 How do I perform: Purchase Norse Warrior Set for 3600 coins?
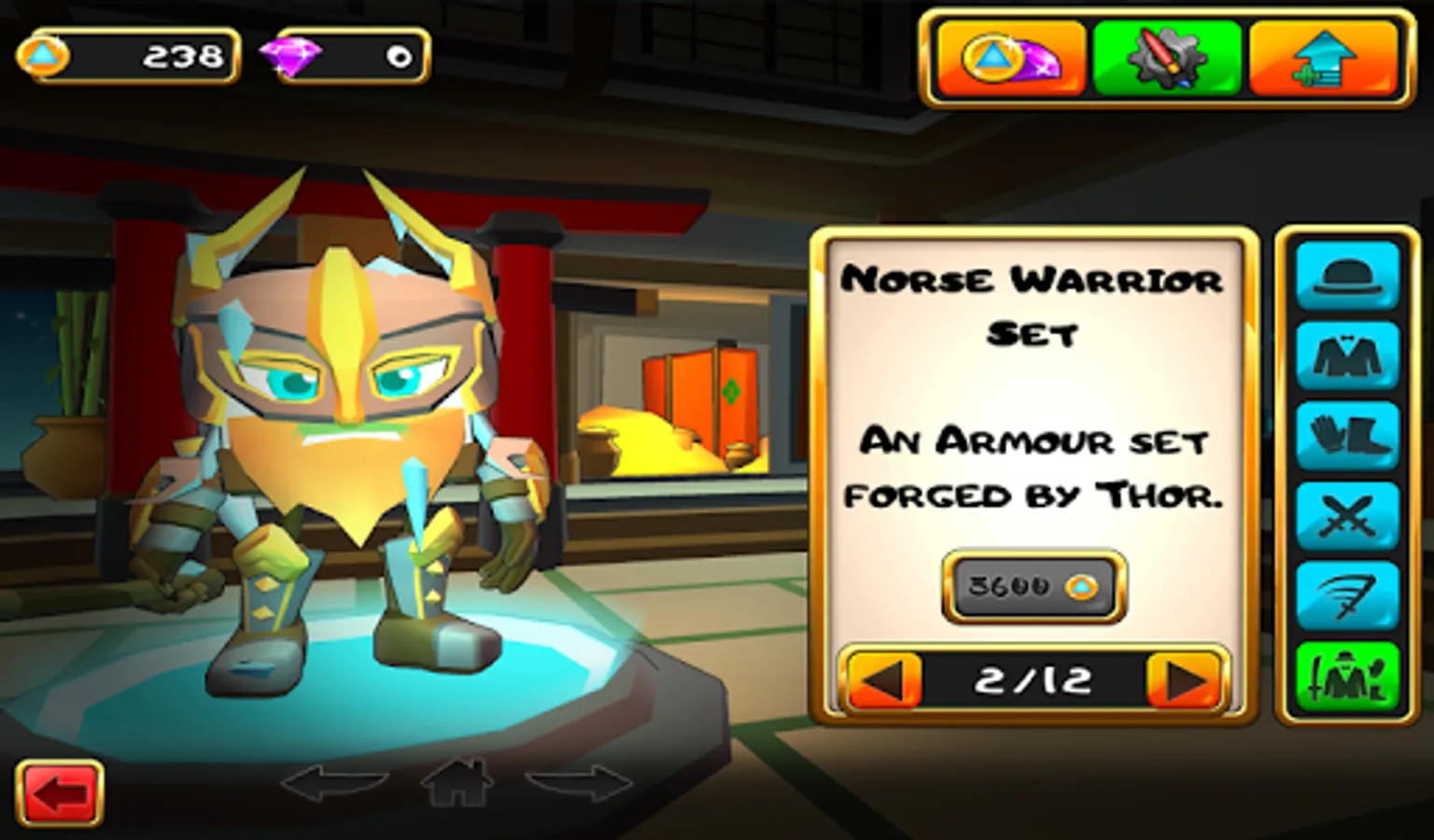click(1031, 589)
